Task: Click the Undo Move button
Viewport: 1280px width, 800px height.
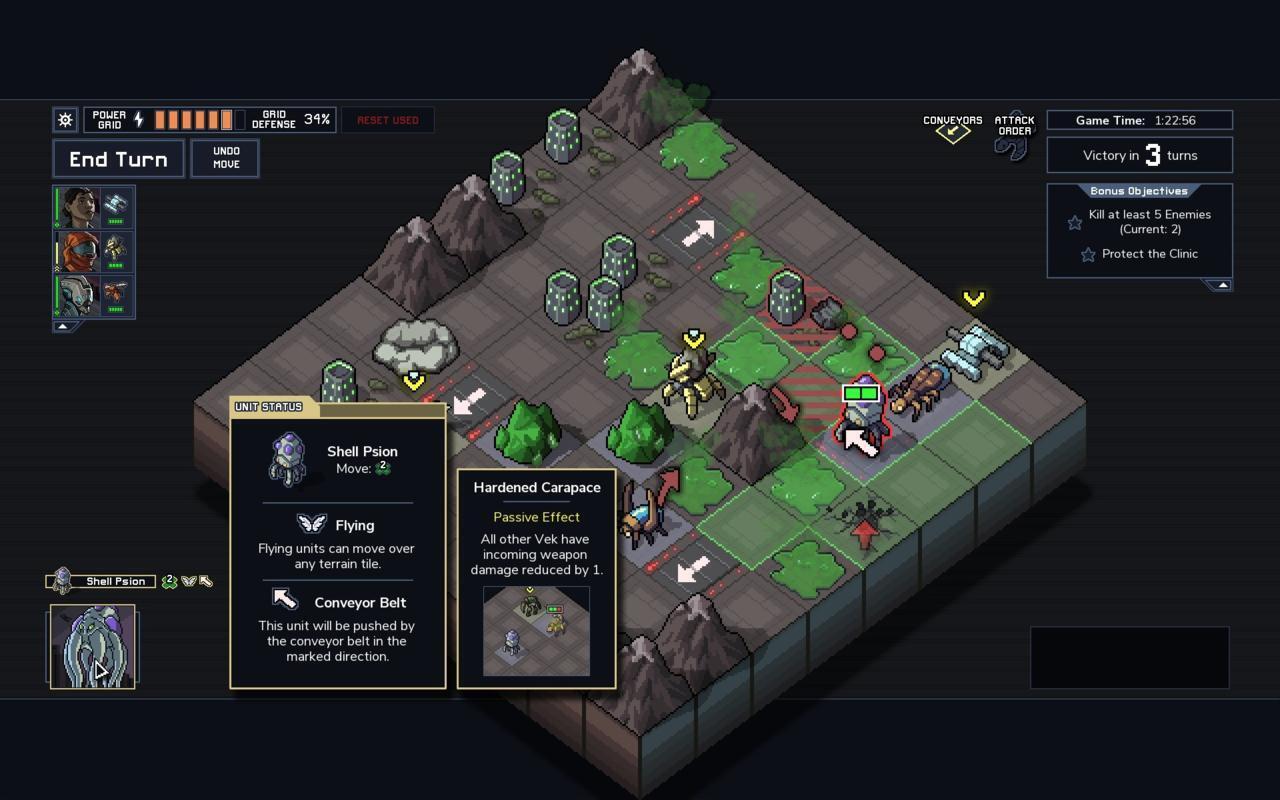Action: tap(226, 159)
